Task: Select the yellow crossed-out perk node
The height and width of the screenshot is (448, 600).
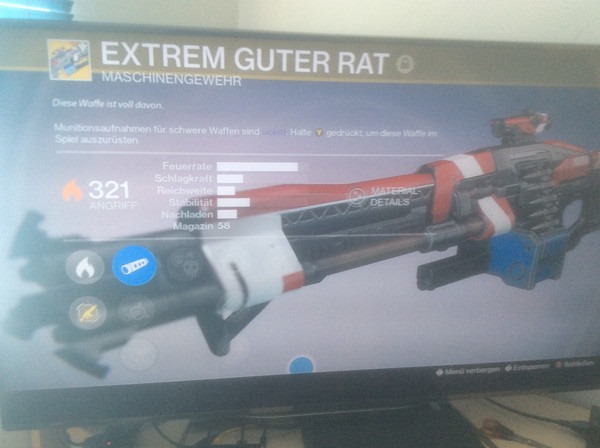Action: 85,314
